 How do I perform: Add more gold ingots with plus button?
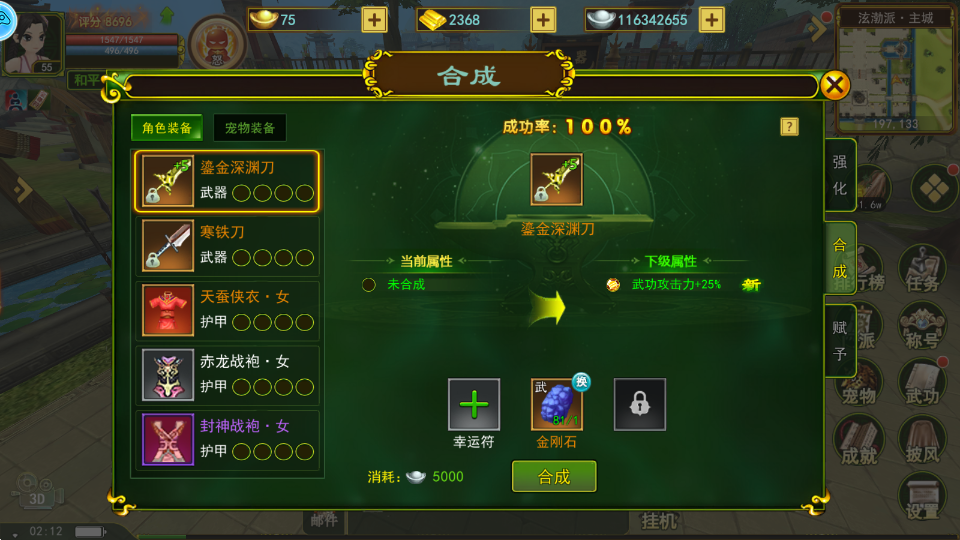click(x=543, y=20)
